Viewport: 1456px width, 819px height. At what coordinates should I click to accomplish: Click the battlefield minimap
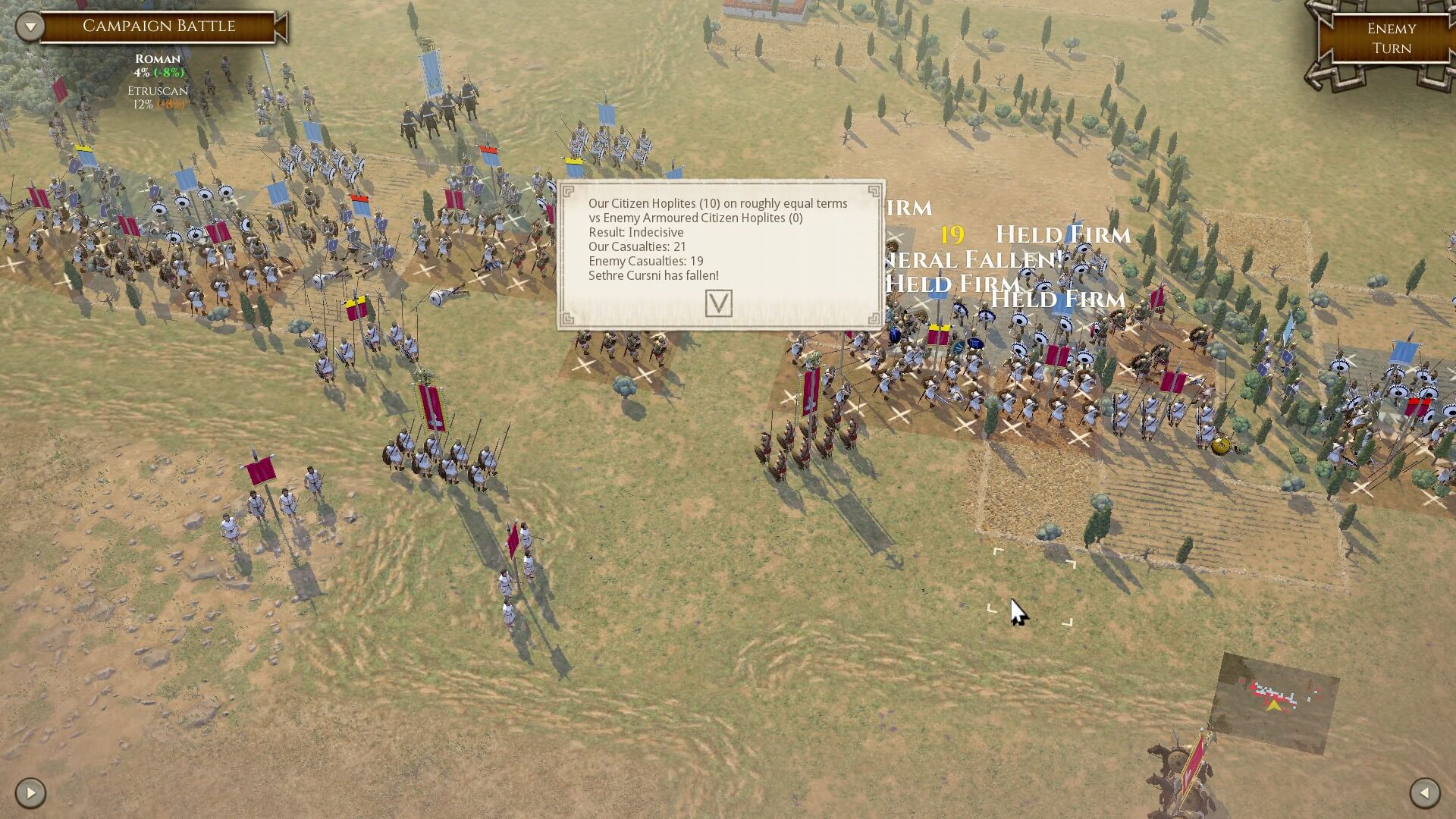(1273, 701)
